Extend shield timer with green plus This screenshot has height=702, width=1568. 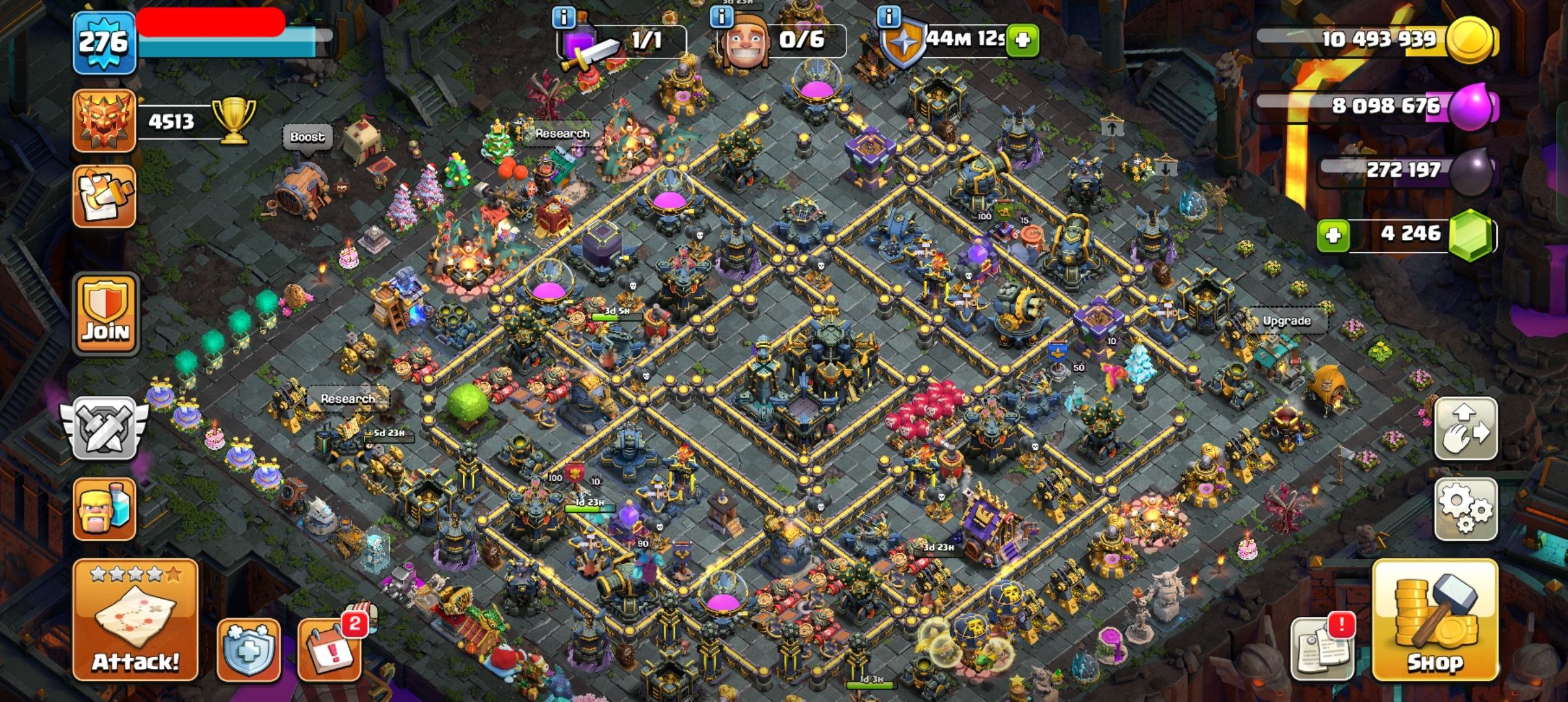1023,40
